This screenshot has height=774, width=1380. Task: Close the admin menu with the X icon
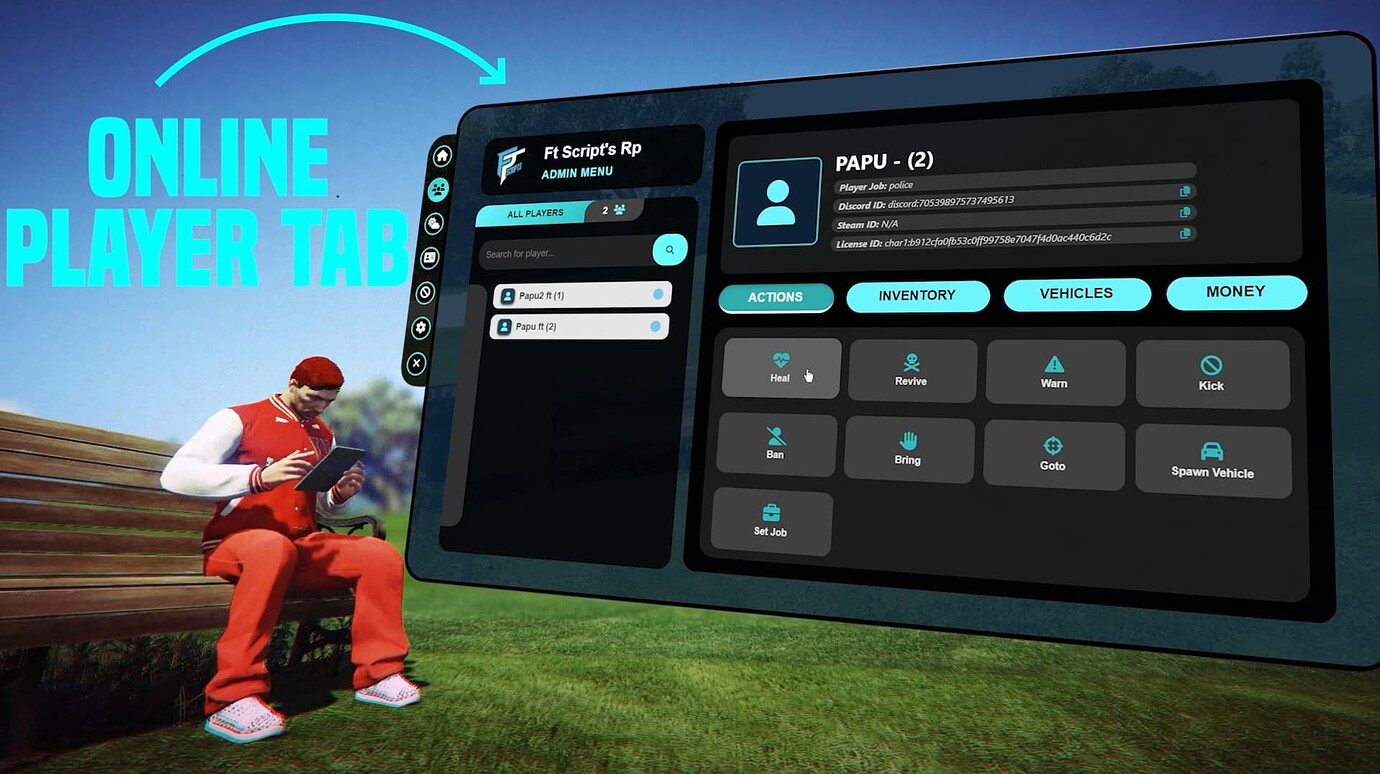pyautogui.click(x=416, y=363)
